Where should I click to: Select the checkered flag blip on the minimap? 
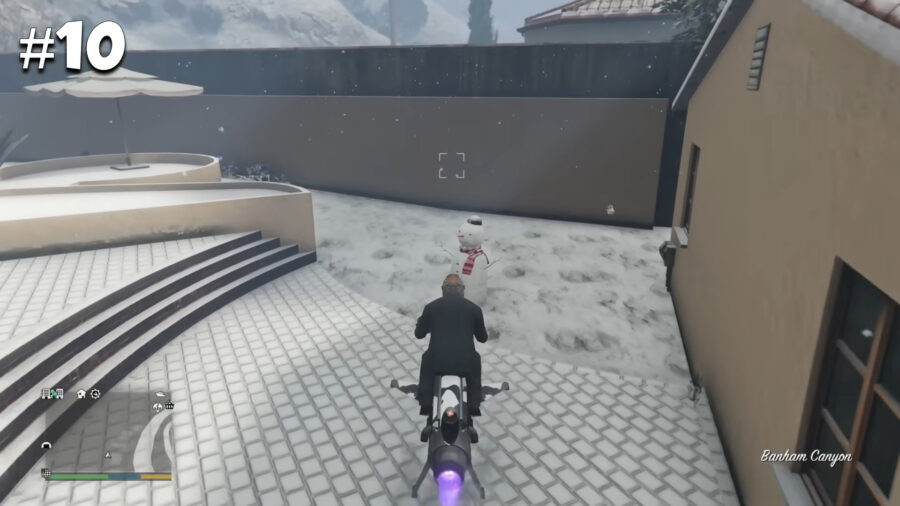[46, 473]
